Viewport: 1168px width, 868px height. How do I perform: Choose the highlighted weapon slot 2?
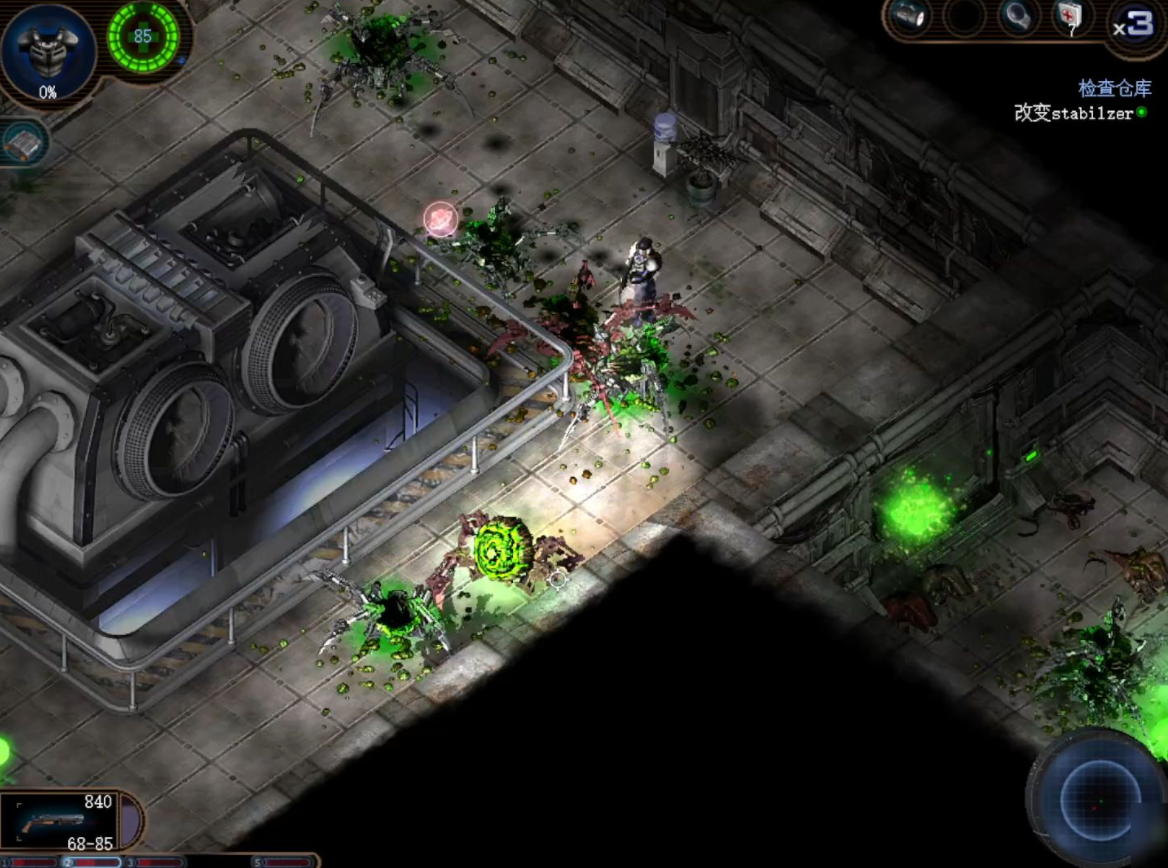click(x=92, y=861)
